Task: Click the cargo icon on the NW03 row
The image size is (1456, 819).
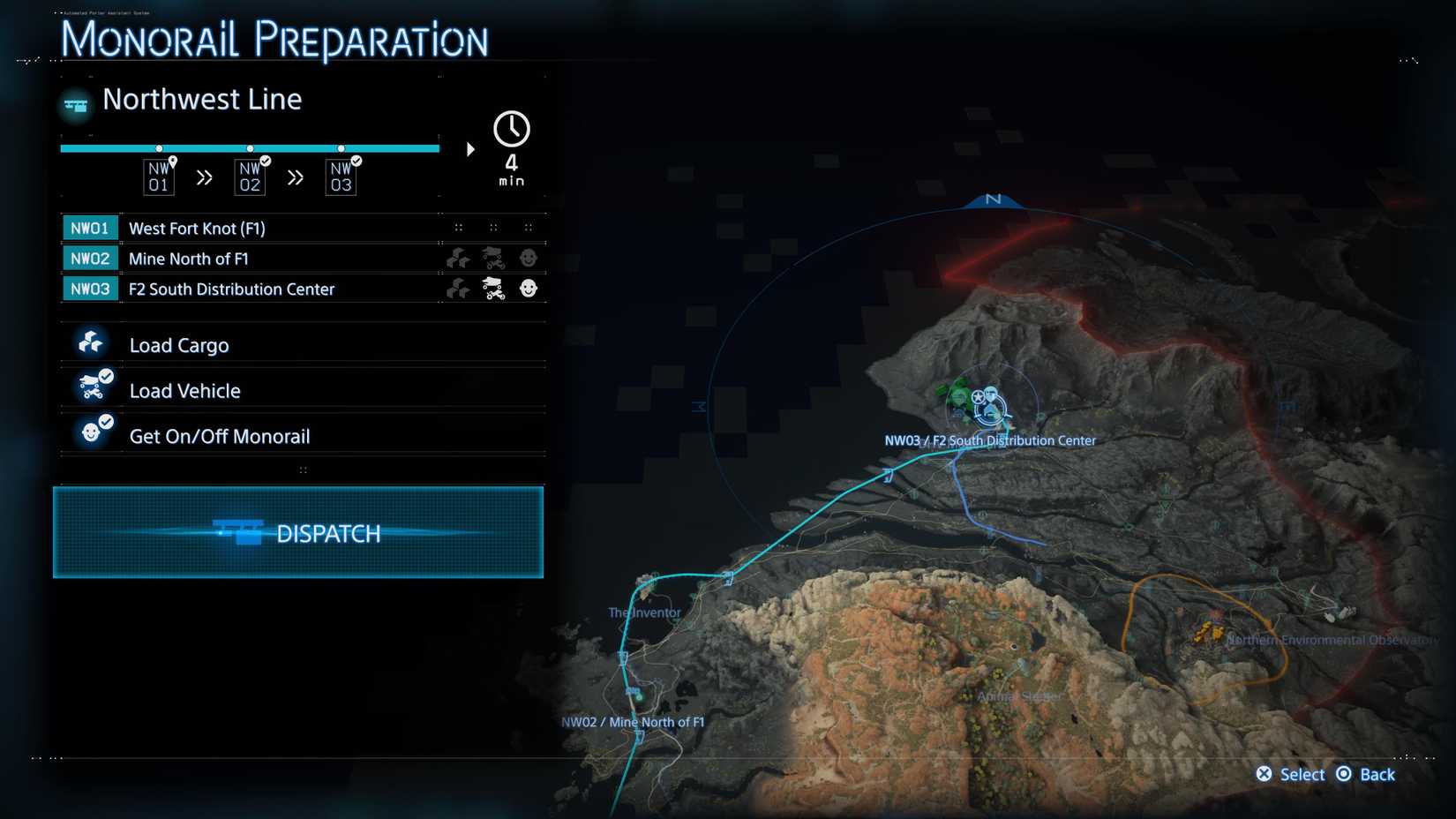Action: 457,288
